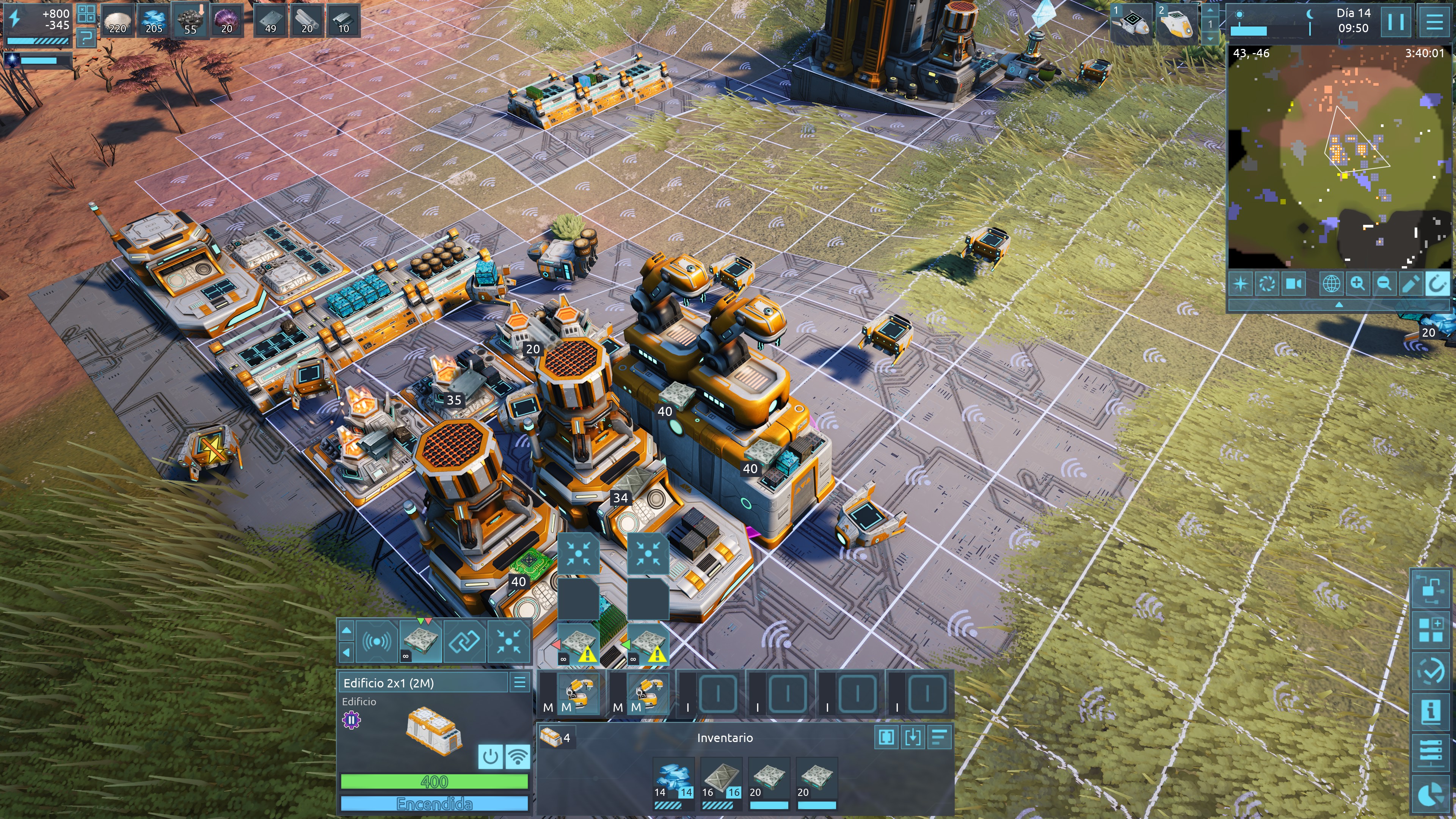Zoom out the minimap view
This screenshot has height=819, width=1456.
[1384, 283]
